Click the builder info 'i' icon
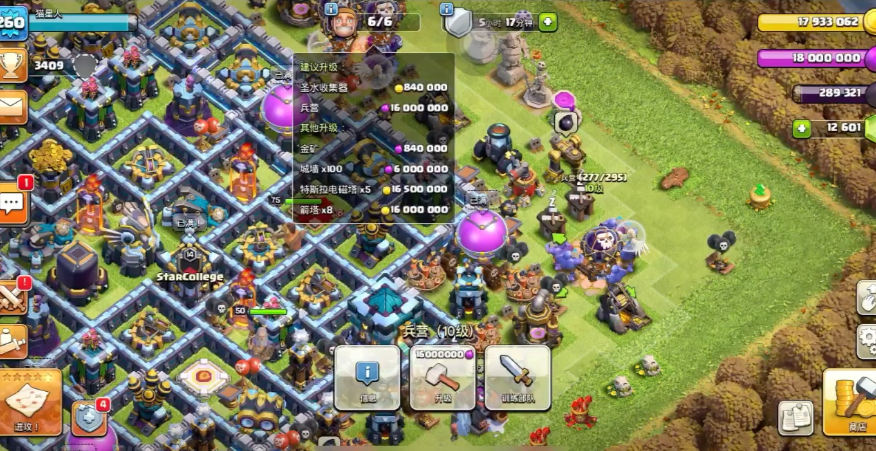 (x=332, y=8)
